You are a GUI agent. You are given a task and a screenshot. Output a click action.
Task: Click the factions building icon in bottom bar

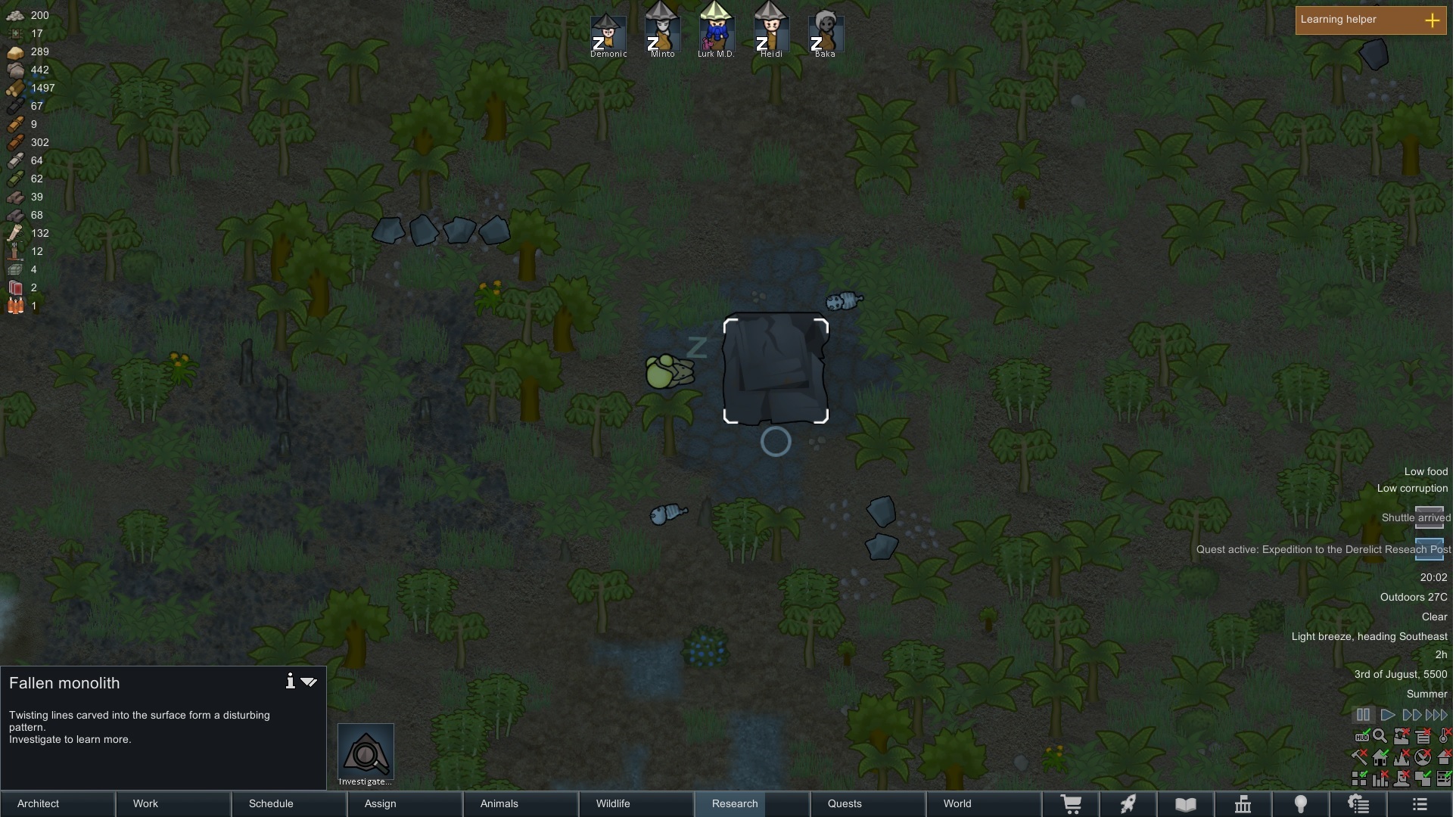(1243, 804)
